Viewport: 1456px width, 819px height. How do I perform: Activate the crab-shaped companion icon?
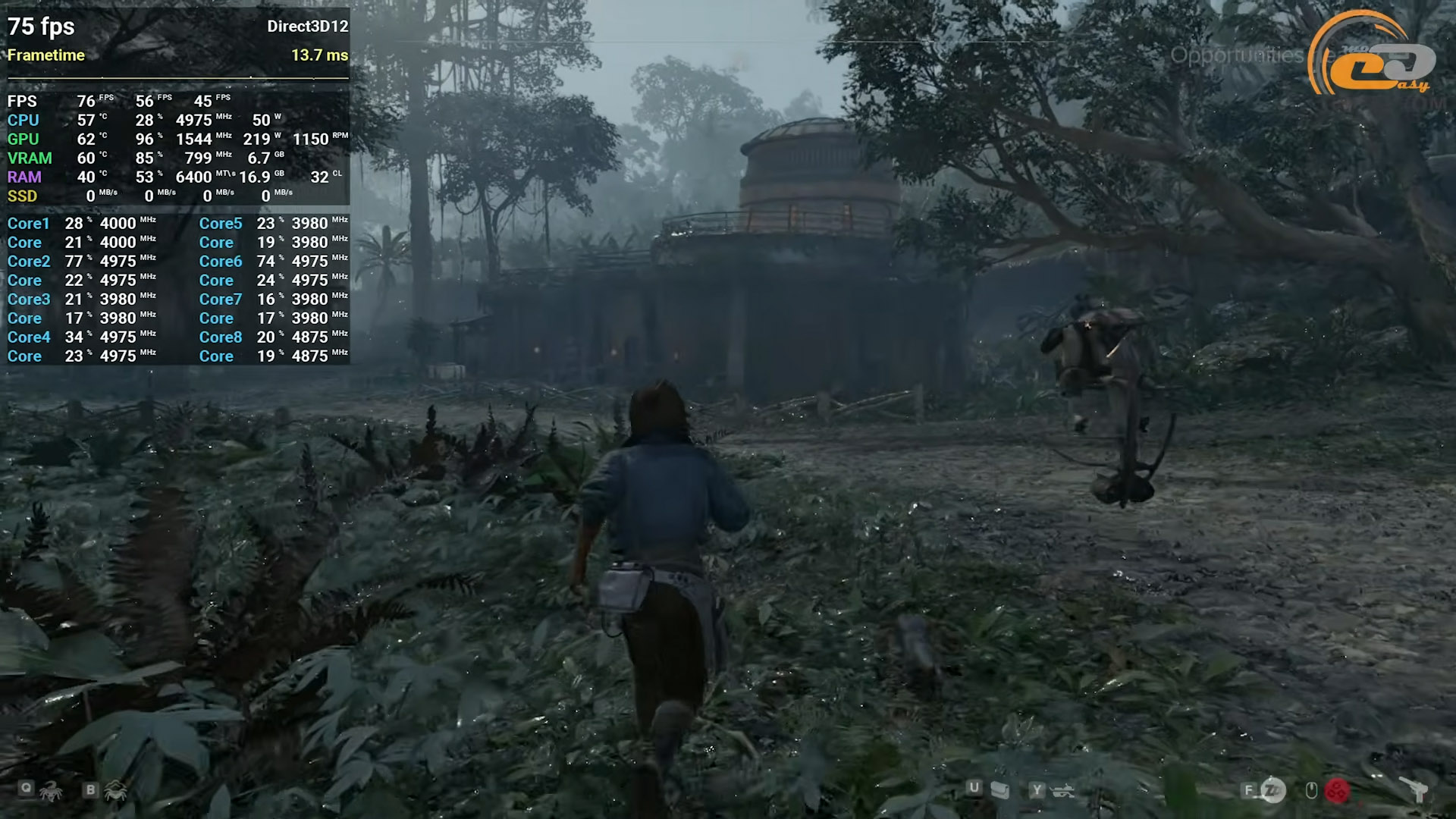pyautogui.click(x=116, y=792)
